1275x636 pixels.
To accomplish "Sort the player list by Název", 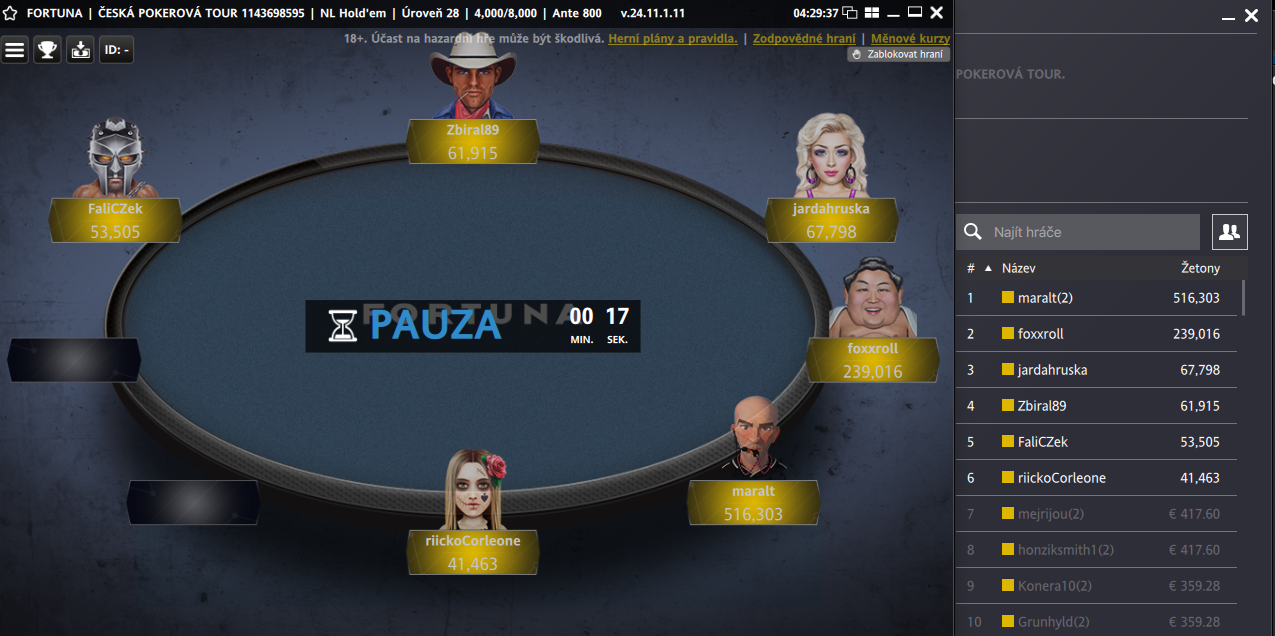I will 1018,268.
